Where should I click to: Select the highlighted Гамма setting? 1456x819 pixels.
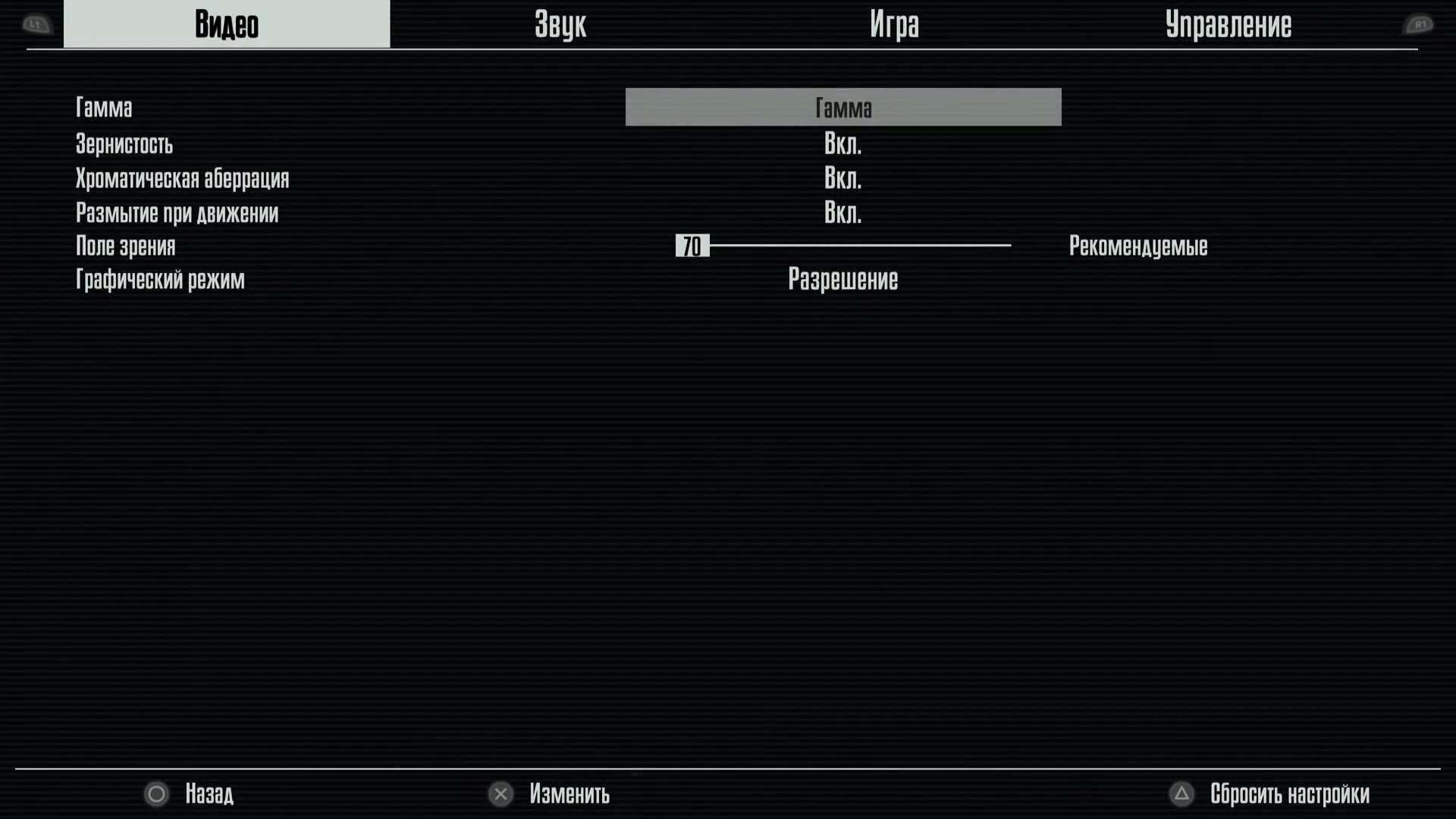tap(843, 107)
